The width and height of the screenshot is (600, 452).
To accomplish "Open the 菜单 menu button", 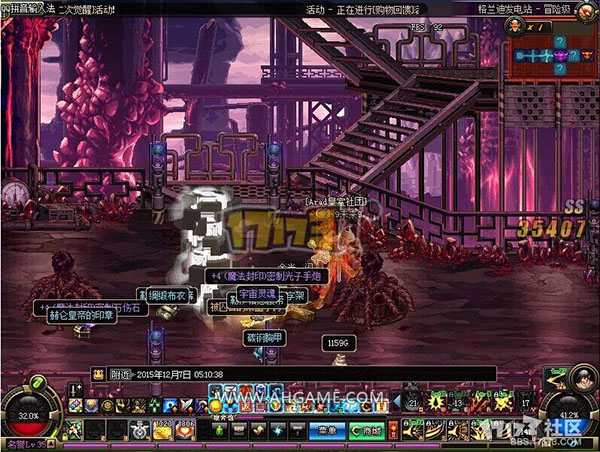I will (x=325, y=429).
